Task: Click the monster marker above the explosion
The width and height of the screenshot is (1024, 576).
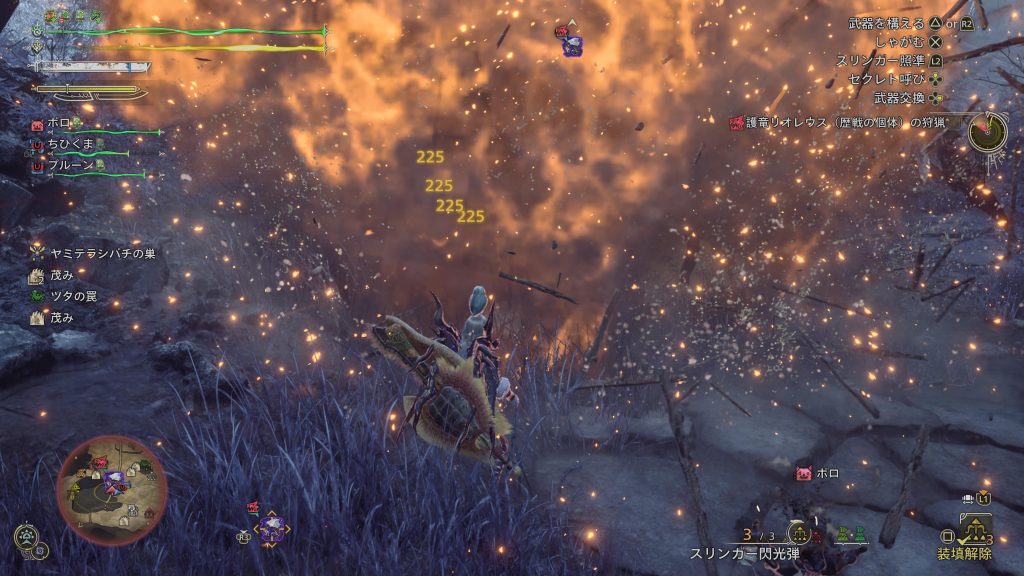Action: point(570,40)
